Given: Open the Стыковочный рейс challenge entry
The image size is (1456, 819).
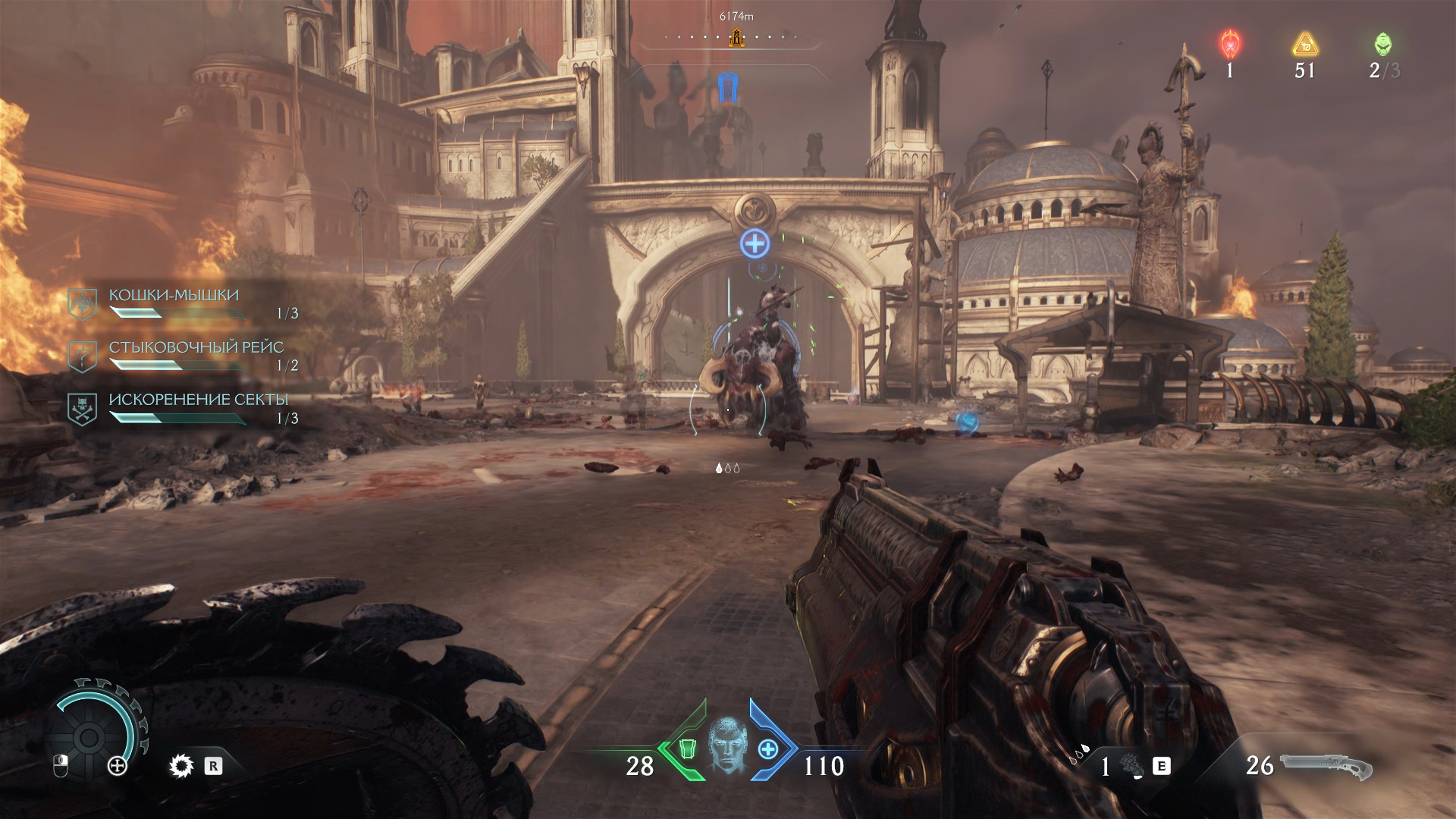Looking at the screenshot, I should coord(196,348).
